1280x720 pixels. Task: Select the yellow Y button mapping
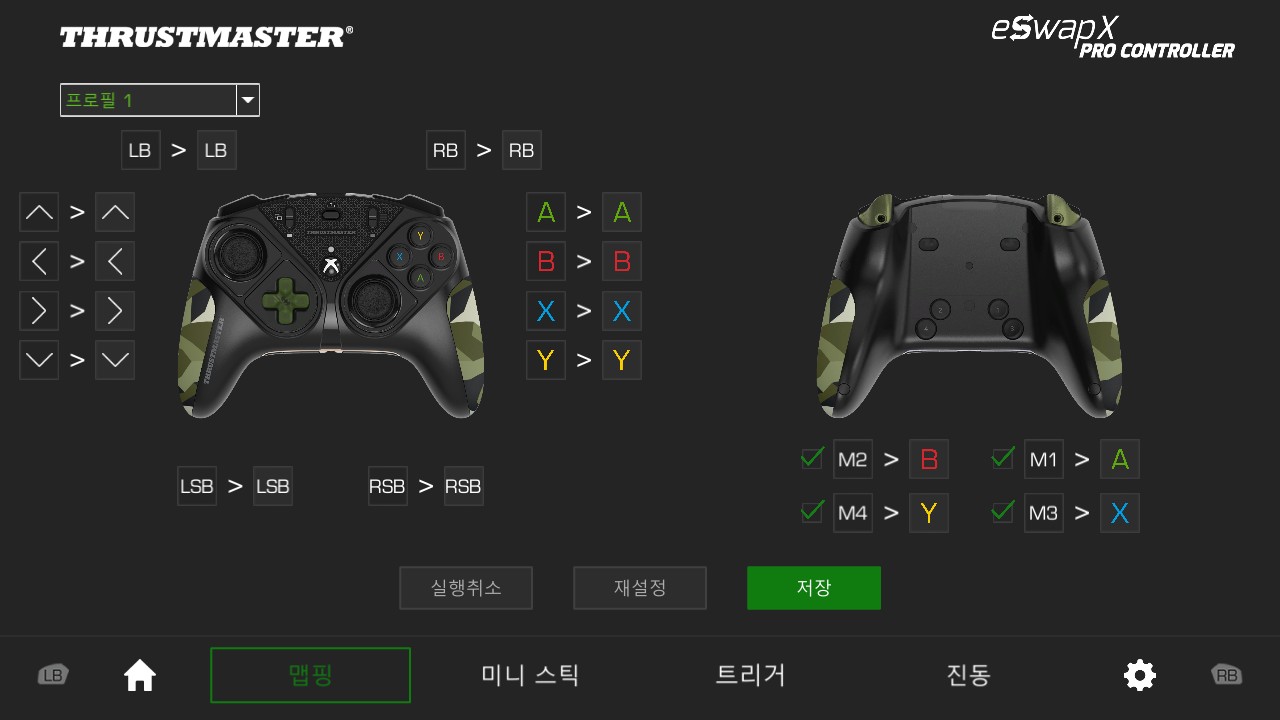click(545, 360)
